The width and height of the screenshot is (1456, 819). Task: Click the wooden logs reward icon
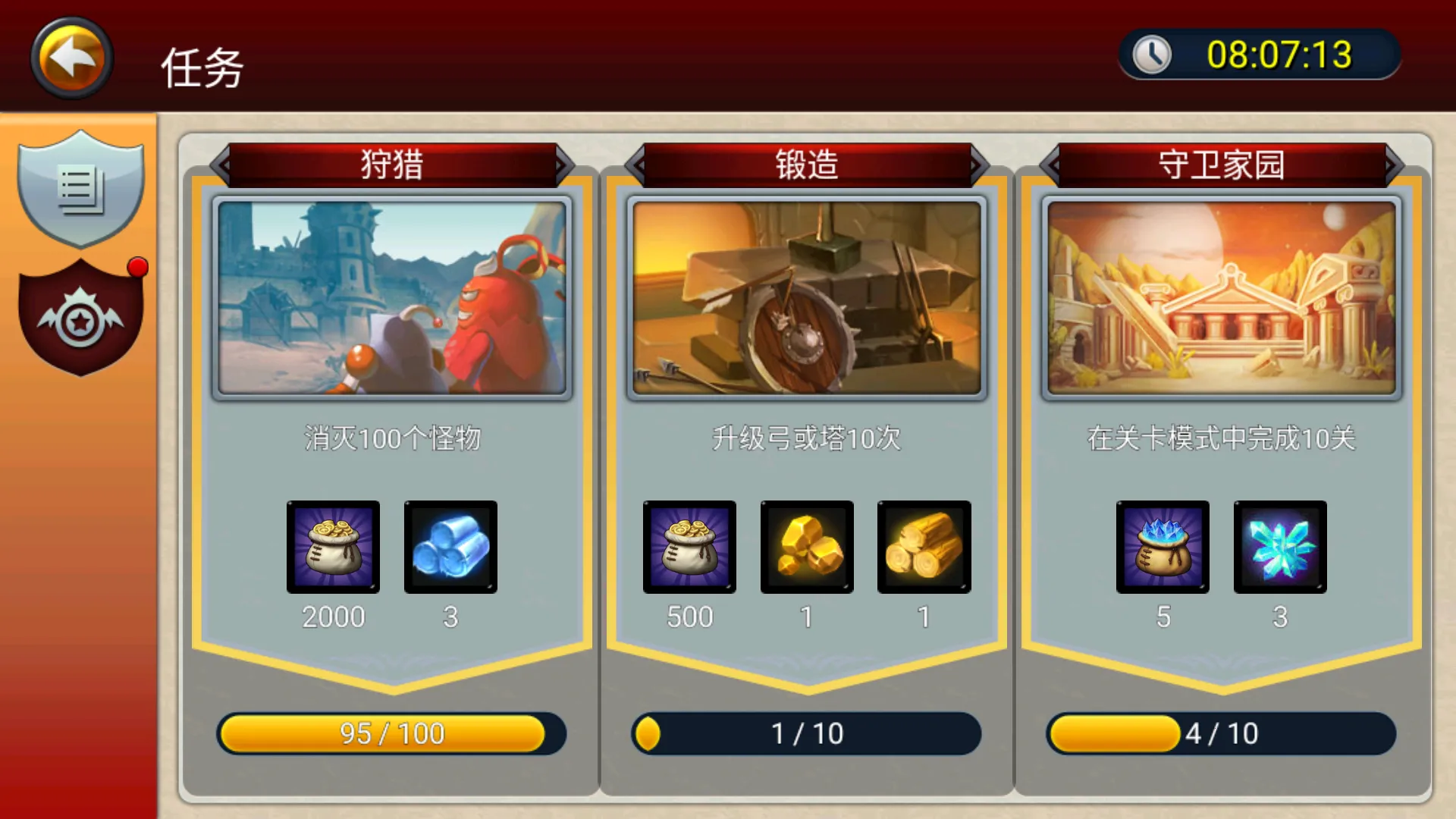coord(924,548)
